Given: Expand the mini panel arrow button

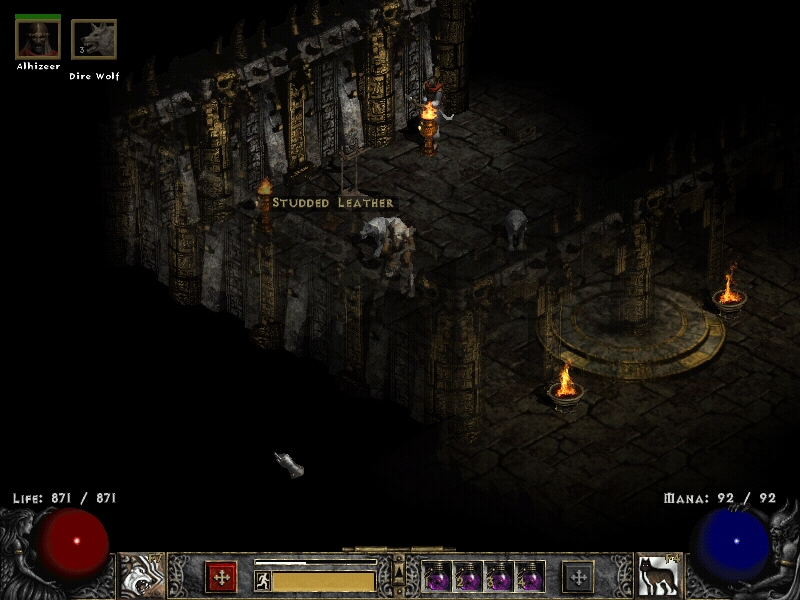Looking at the screenshot, I should point(399,571).
